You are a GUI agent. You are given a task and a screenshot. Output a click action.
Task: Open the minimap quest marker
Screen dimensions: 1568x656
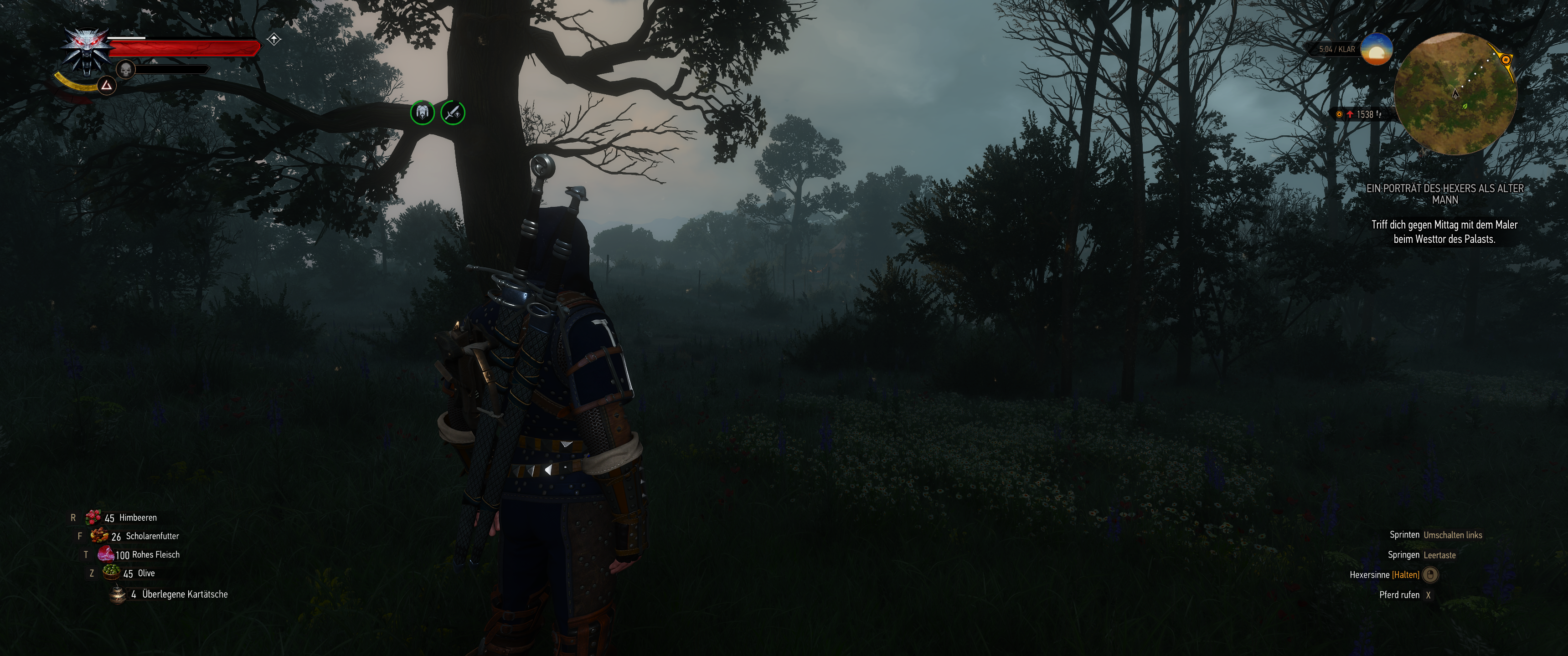[x=1506, y=60]
